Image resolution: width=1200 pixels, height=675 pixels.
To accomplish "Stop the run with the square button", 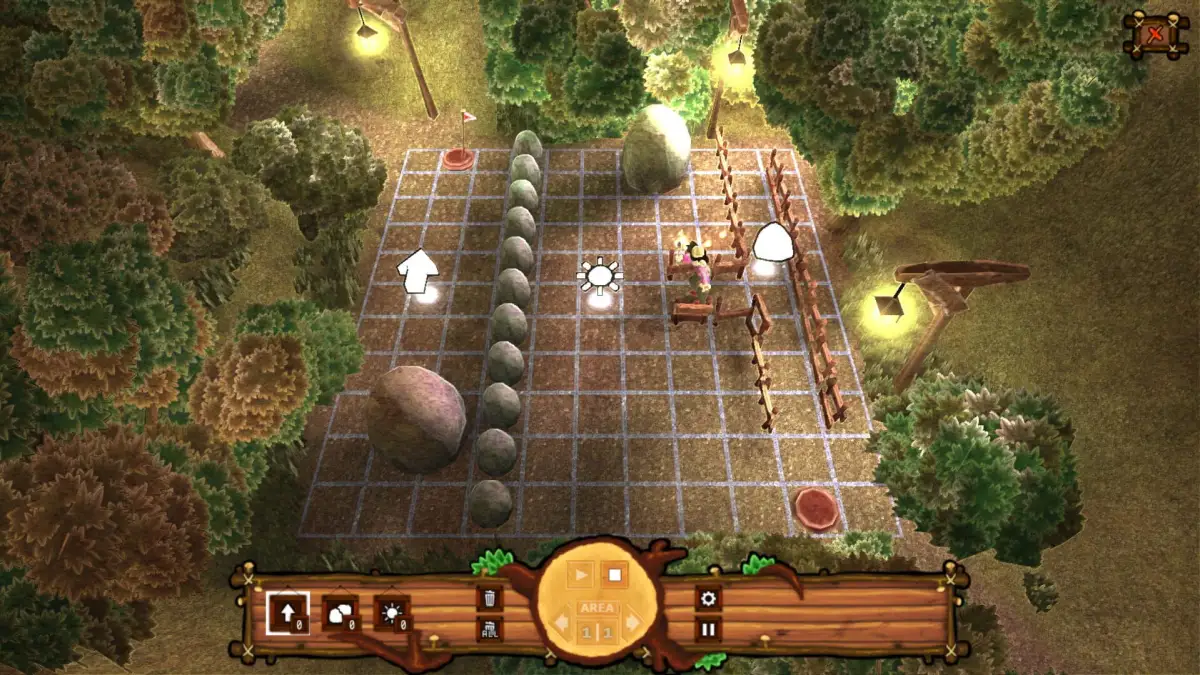I will pos(616,575).
